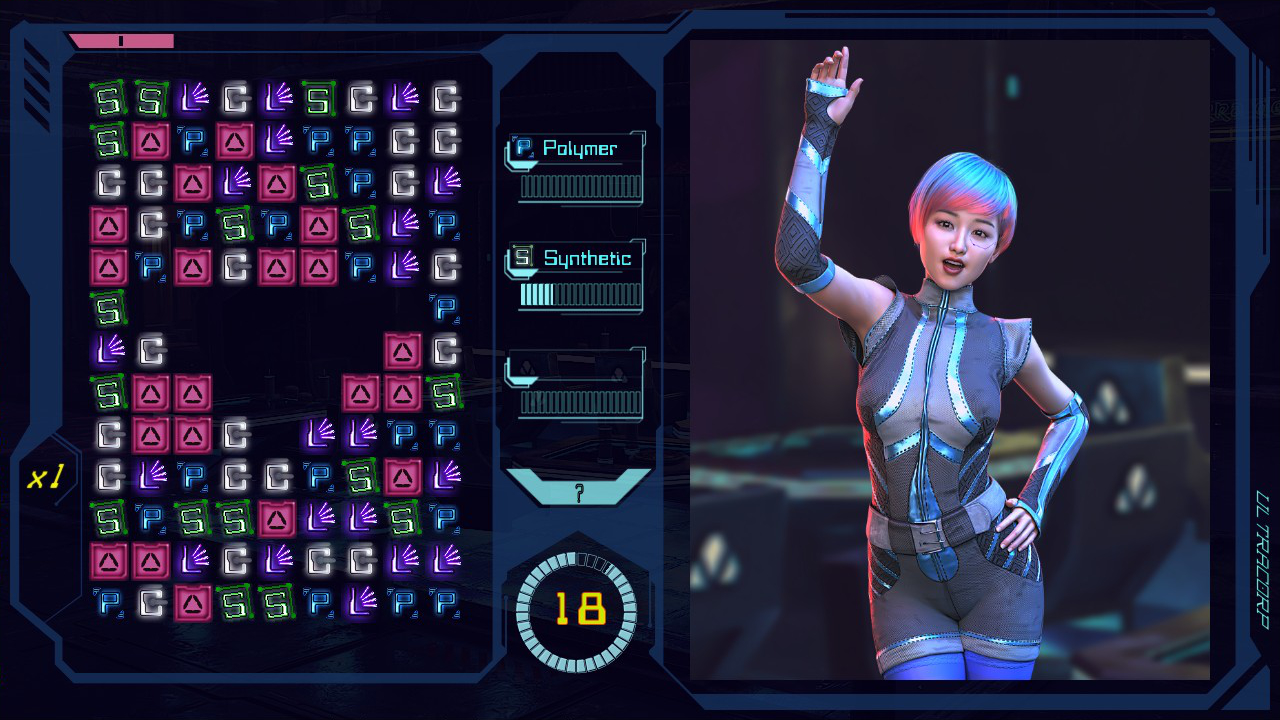1280x720 pixels.
Task: Choose the white C tile in the board's top-right corner
Action: [445, 99]
